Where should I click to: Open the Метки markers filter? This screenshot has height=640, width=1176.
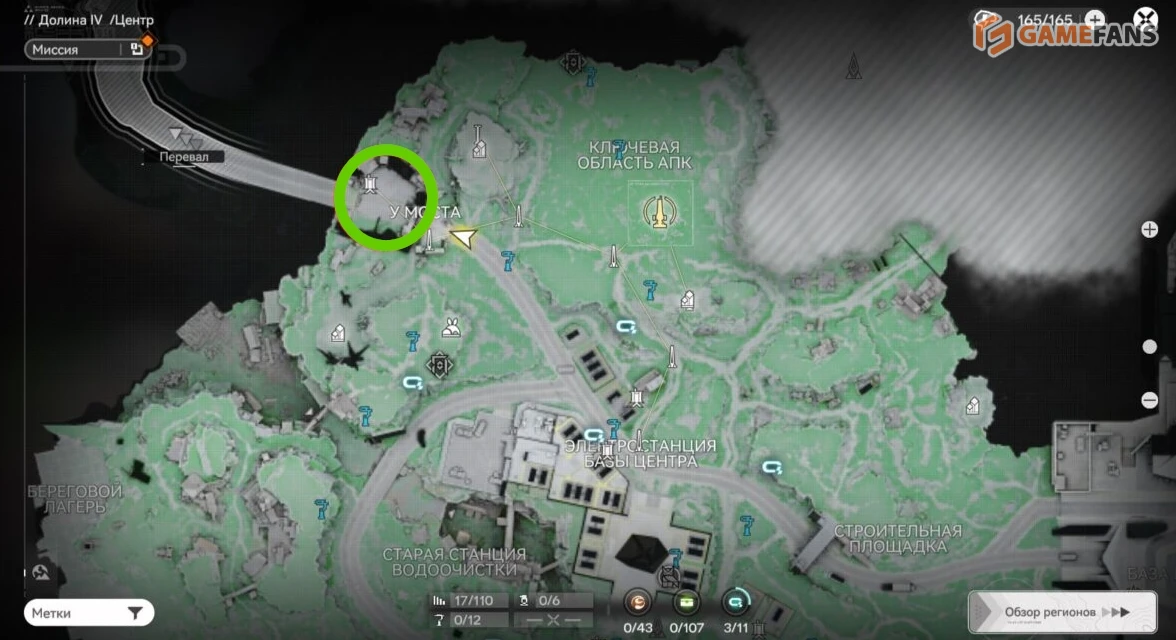90,612
